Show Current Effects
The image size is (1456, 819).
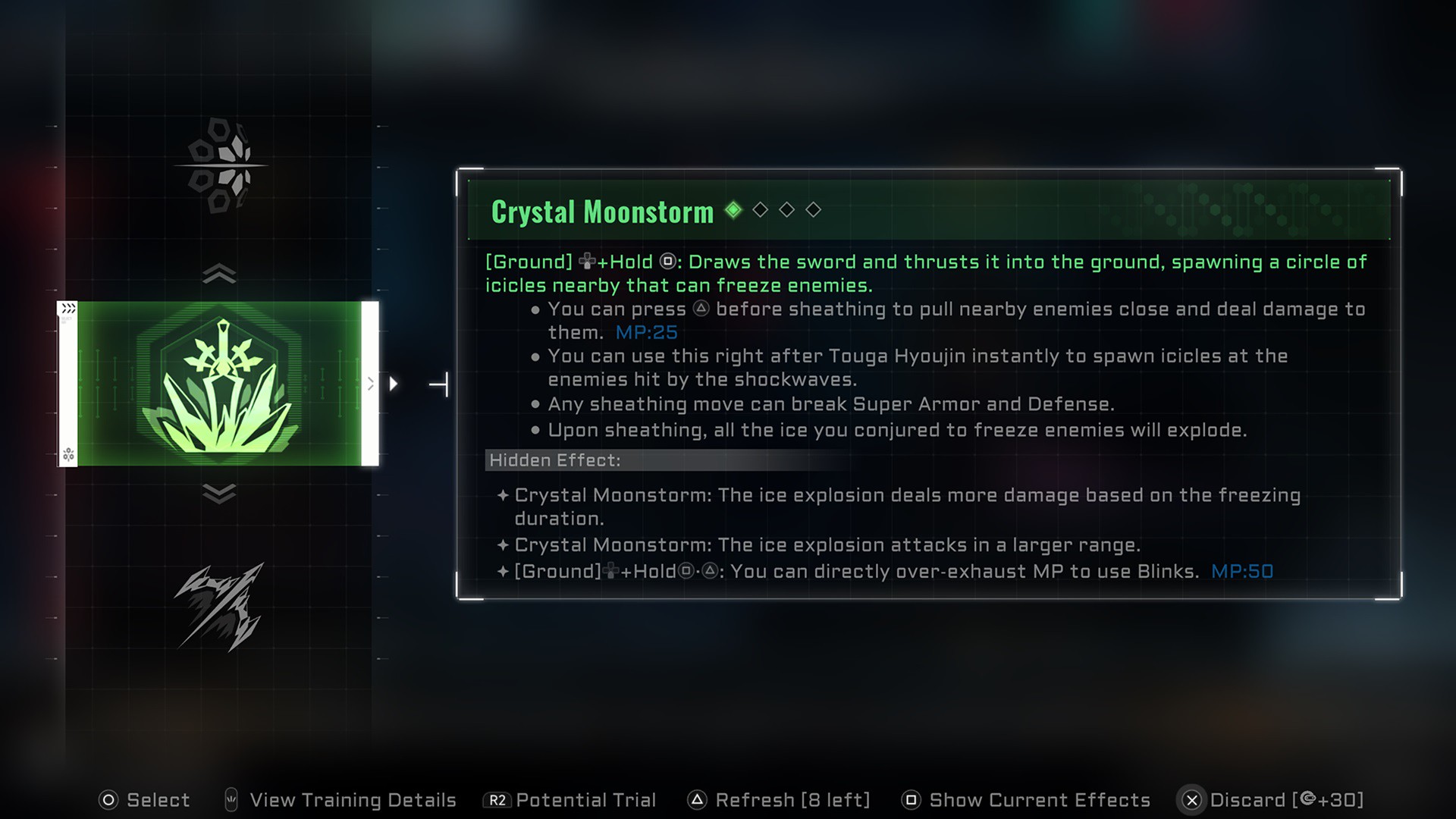click(x=1025, y=800)
